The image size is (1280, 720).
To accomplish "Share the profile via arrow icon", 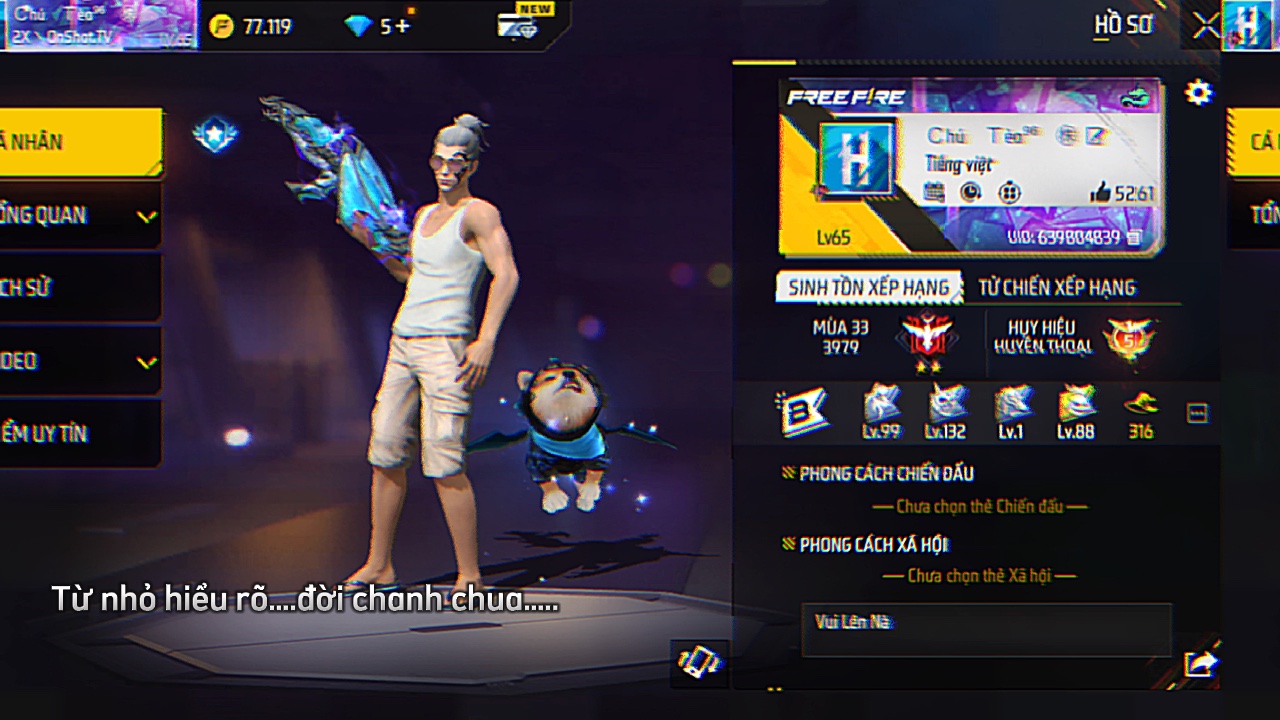I will point(1199,663).
